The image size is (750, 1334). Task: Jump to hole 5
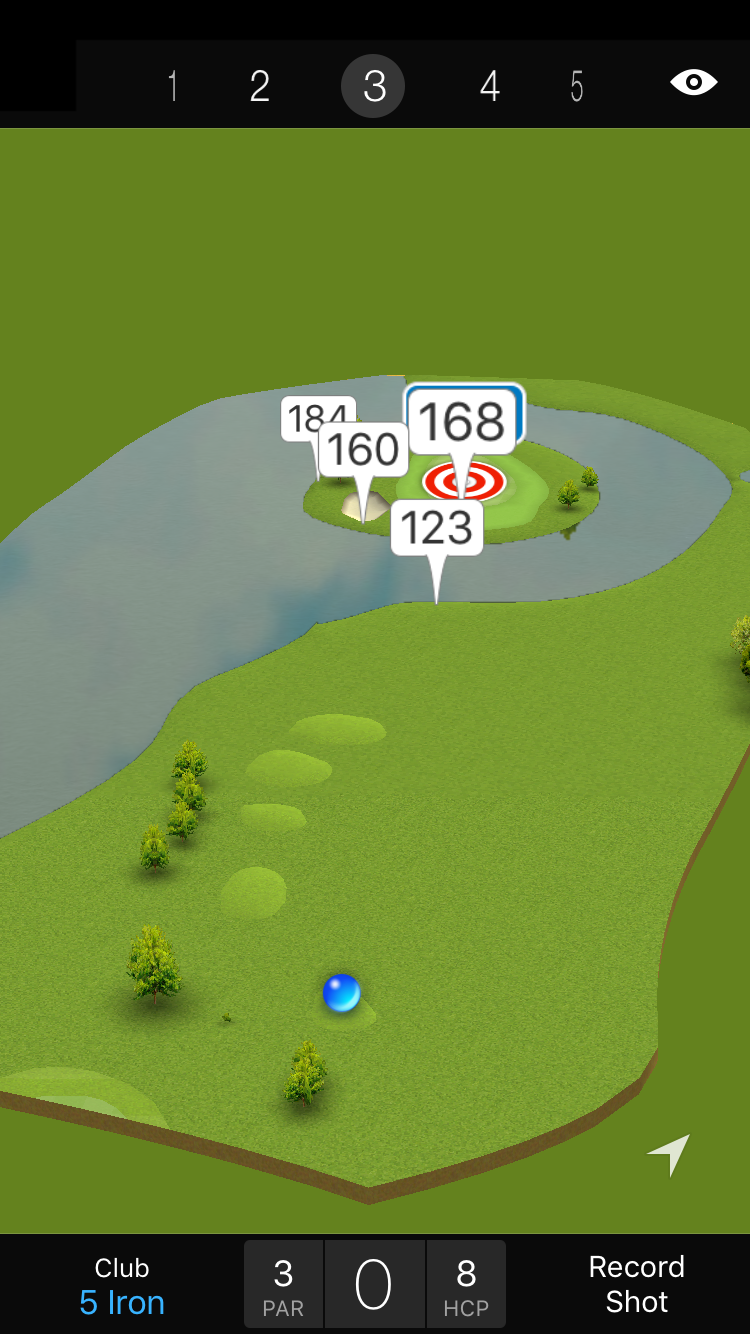(577, 87)
